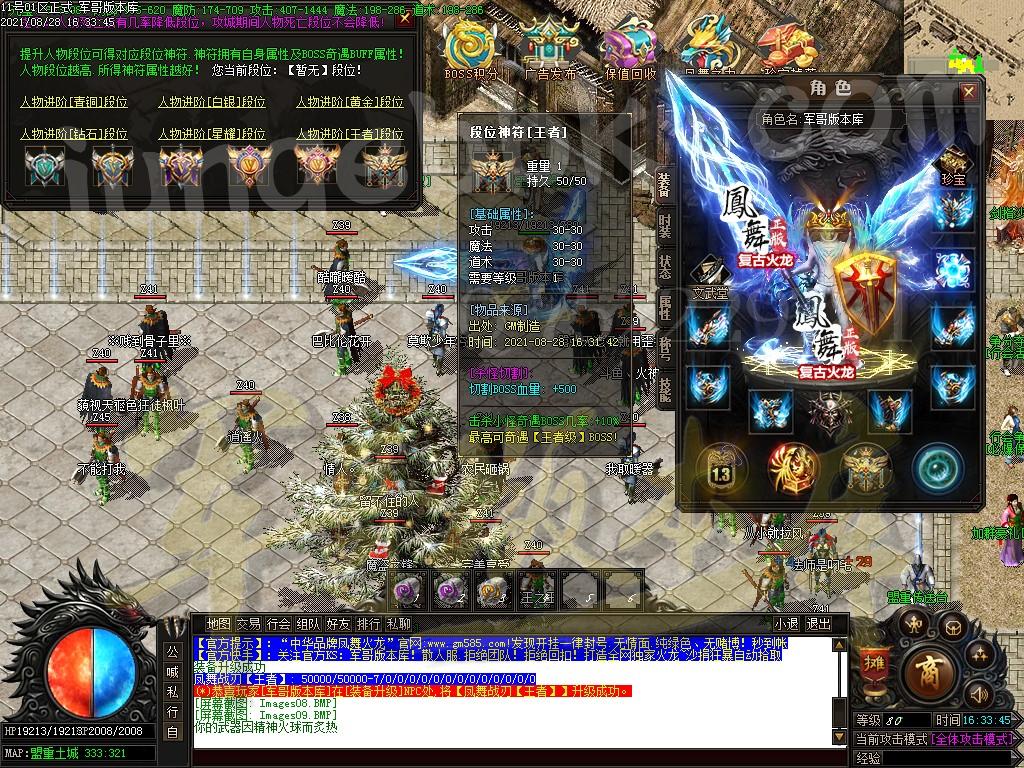1024x768 pixels.
Task: Open the 行会 guild menu
Action: 279,624
